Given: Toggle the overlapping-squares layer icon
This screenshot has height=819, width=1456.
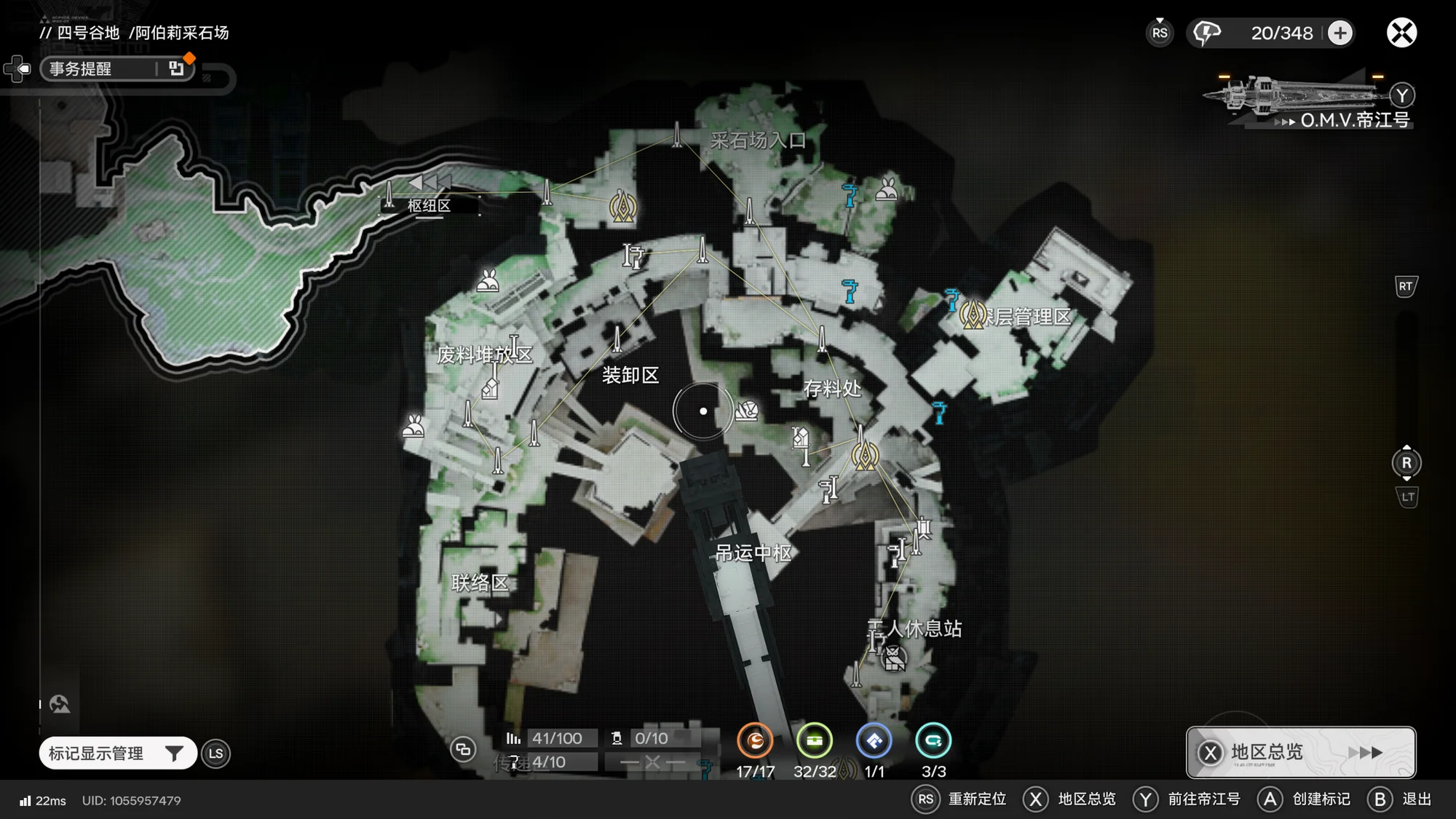Looking at the screenshot, I should click(463, 749).
